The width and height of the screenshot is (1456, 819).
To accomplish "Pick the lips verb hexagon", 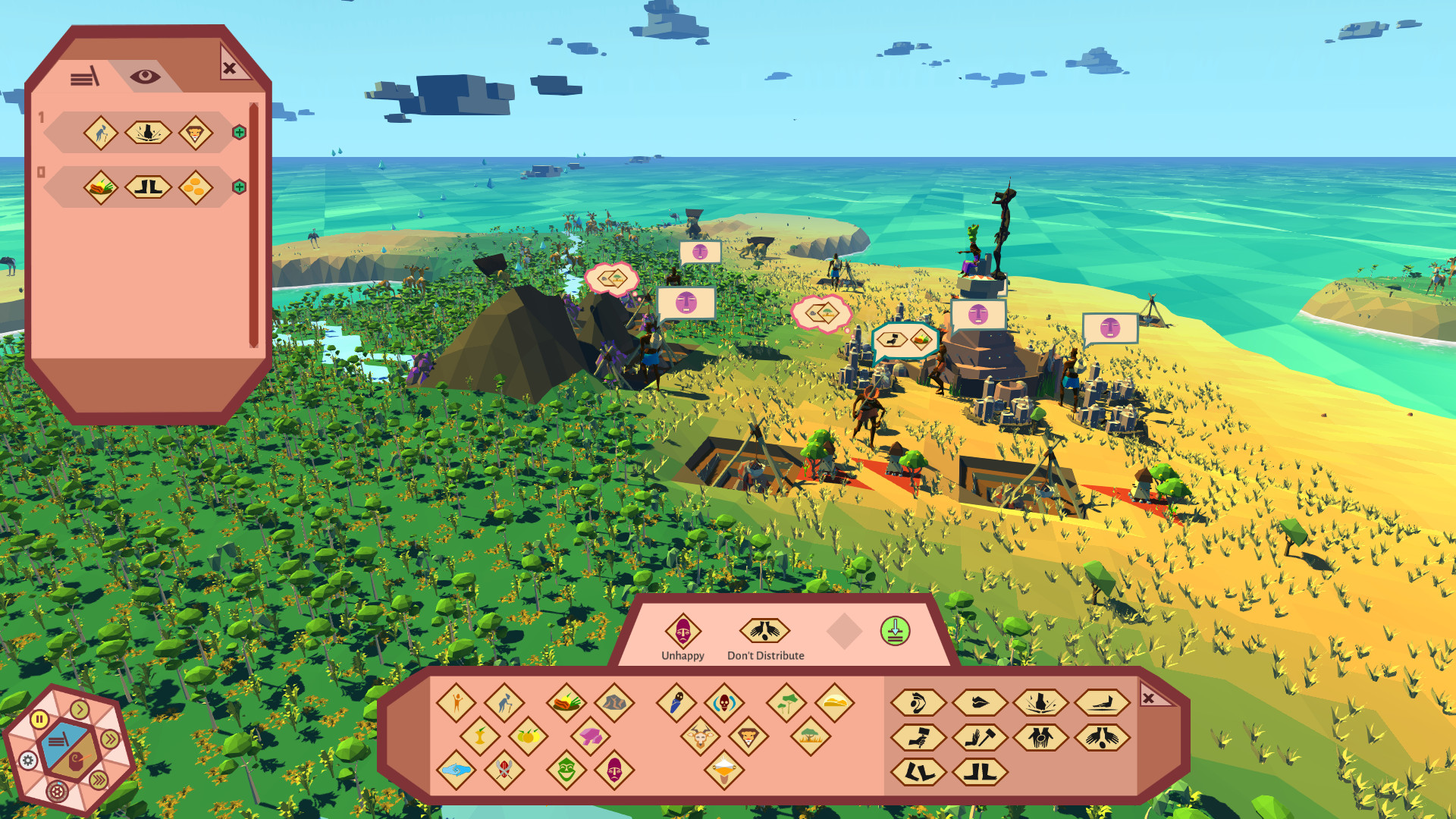I will (x=979, y=703).
